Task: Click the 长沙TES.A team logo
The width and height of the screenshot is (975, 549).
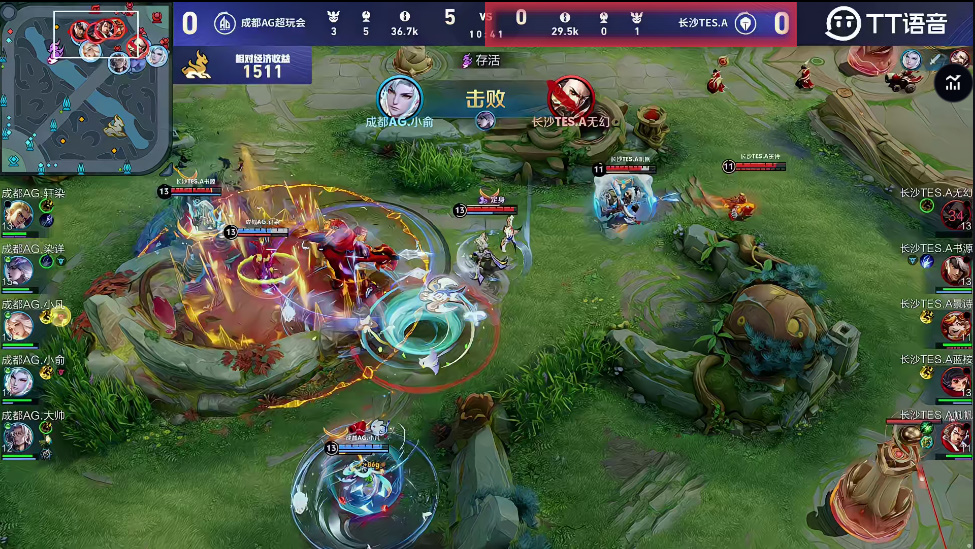Action: pyautogui.click(x=745, y=23)
